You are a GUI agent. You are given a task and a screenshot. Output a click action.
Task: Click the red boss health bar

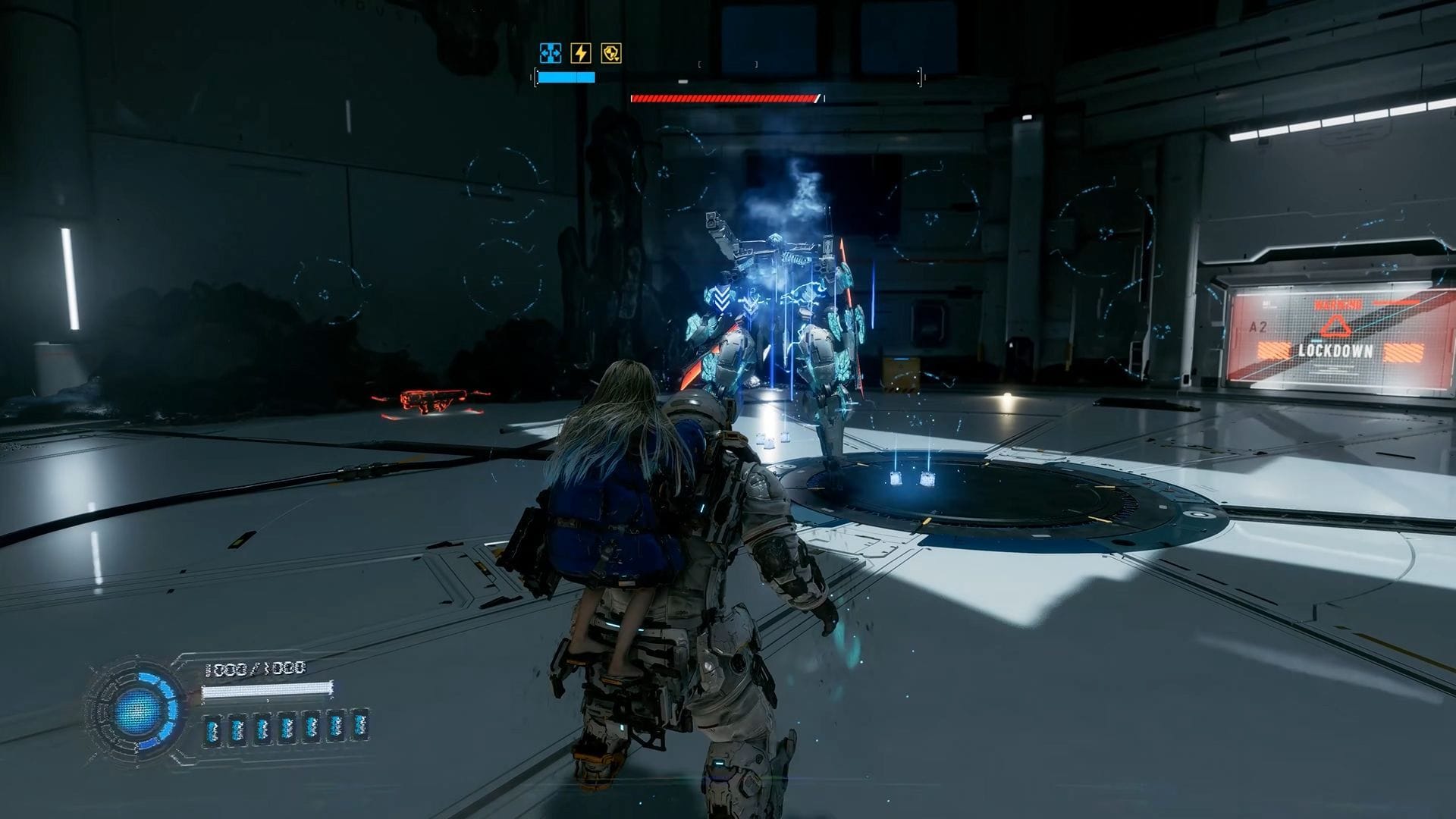click(724, 97)
